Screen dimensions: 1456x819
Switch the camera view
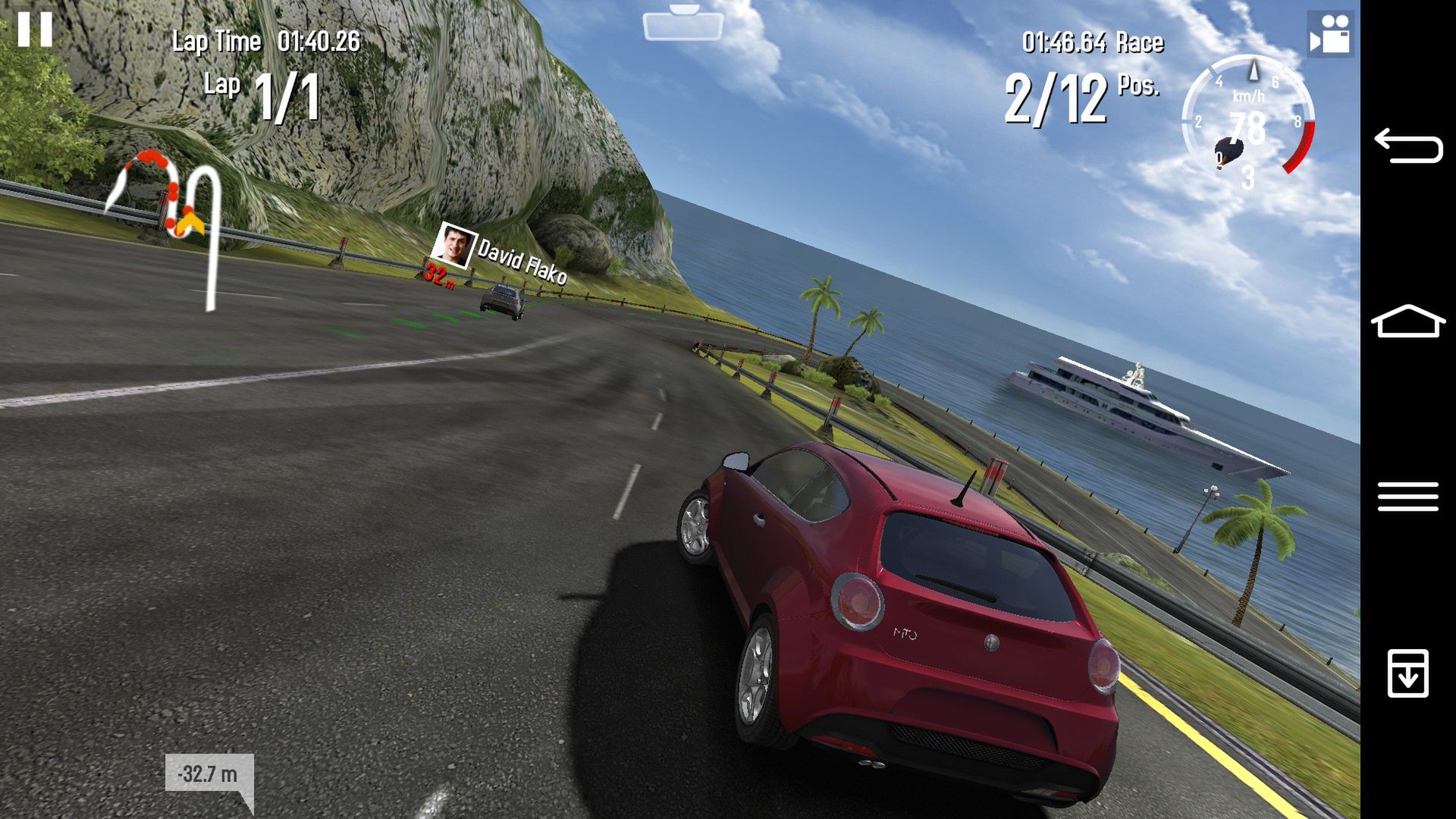(x=1330, y=34)
